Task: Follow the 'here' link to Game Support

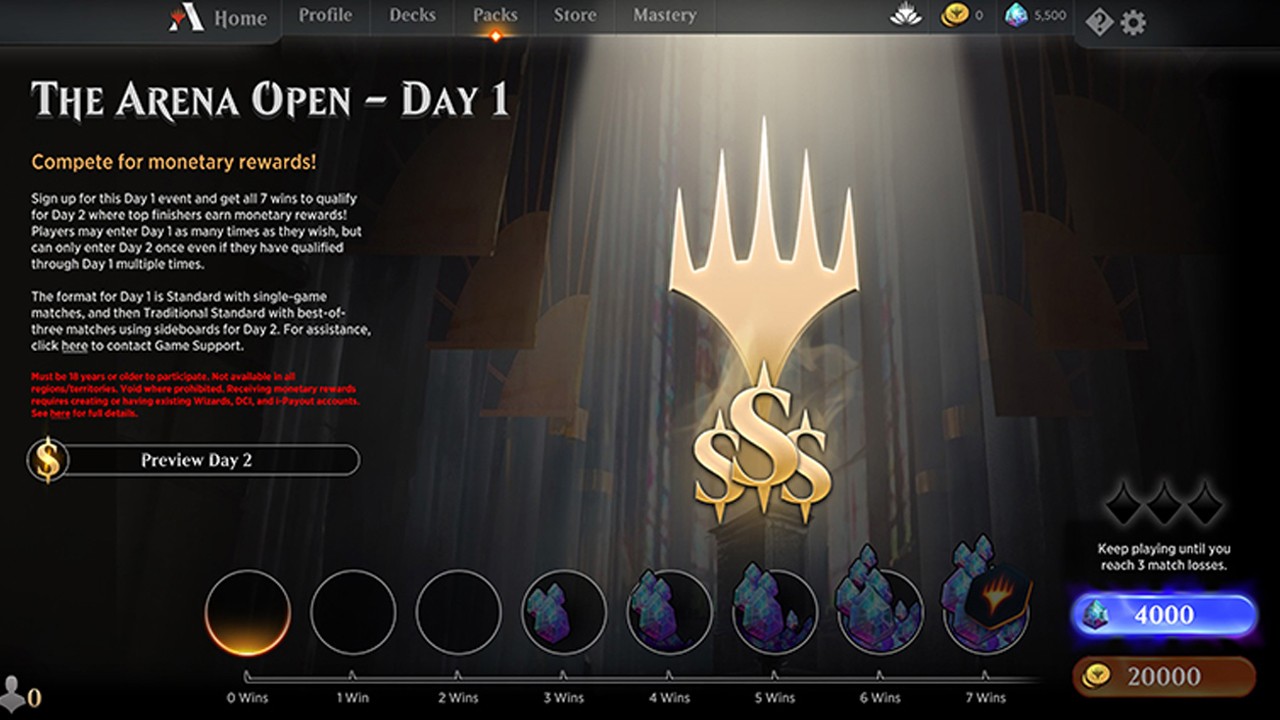Action: pos(74,346)
